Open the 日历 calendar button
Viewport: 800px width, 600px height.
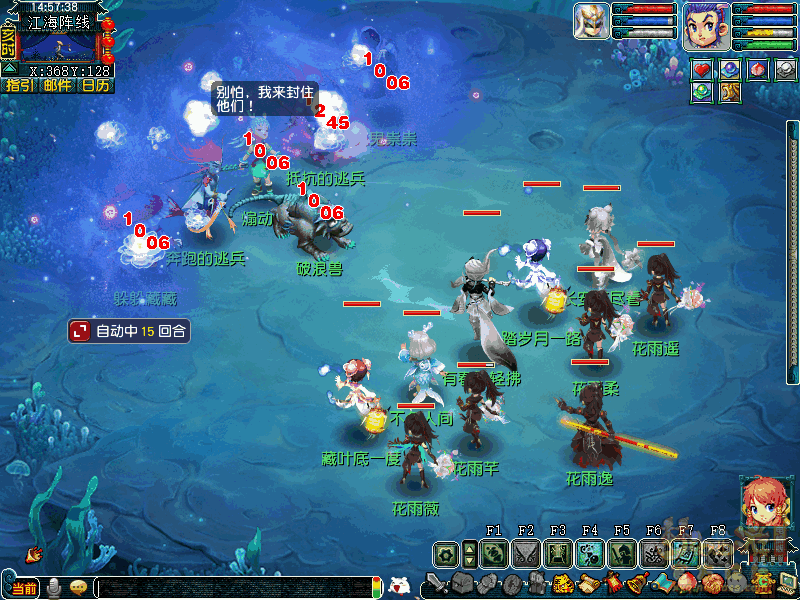coord(95,86)
